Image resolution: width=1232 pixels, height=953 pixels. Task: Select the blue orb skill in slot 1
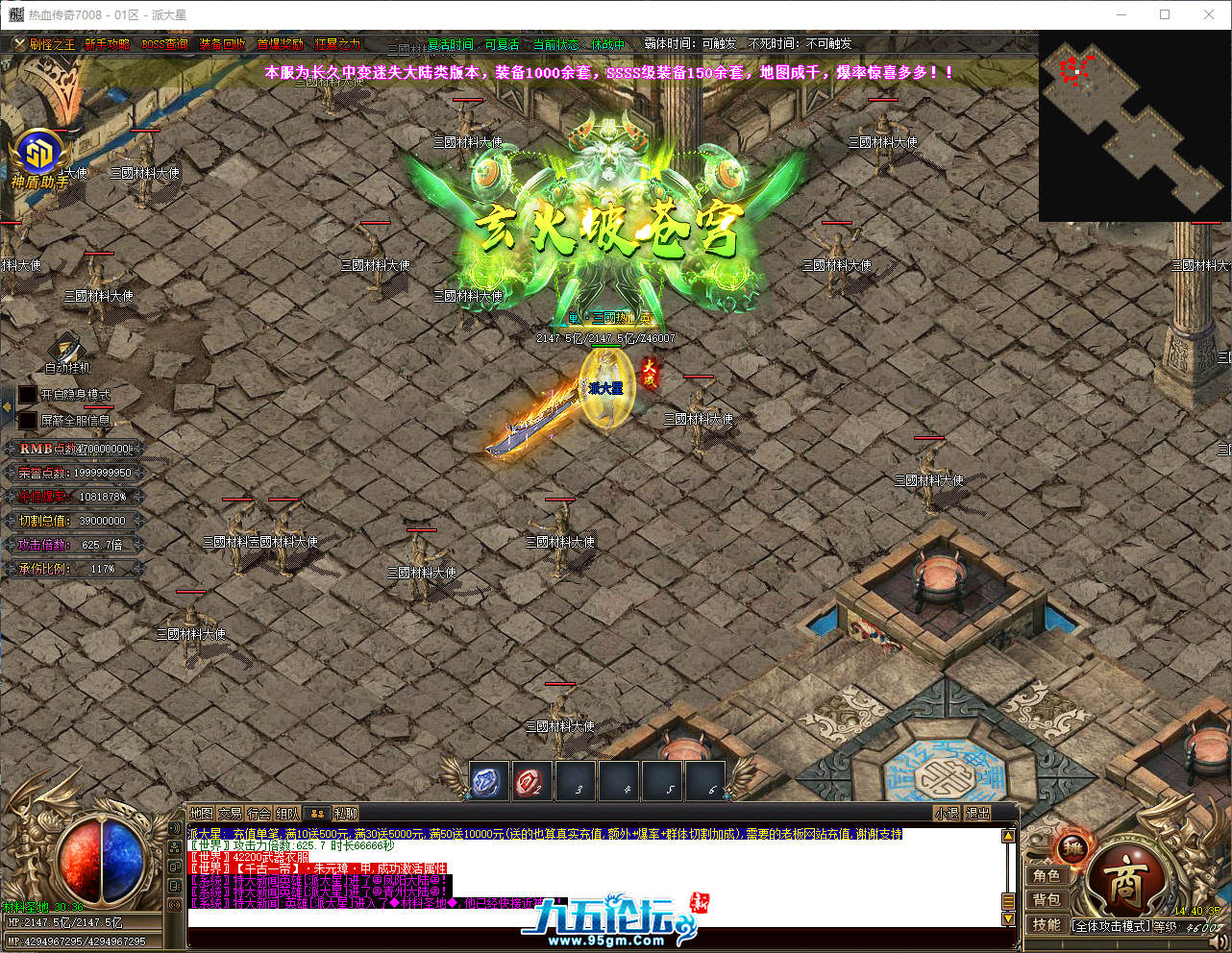(x=487, y=781)
